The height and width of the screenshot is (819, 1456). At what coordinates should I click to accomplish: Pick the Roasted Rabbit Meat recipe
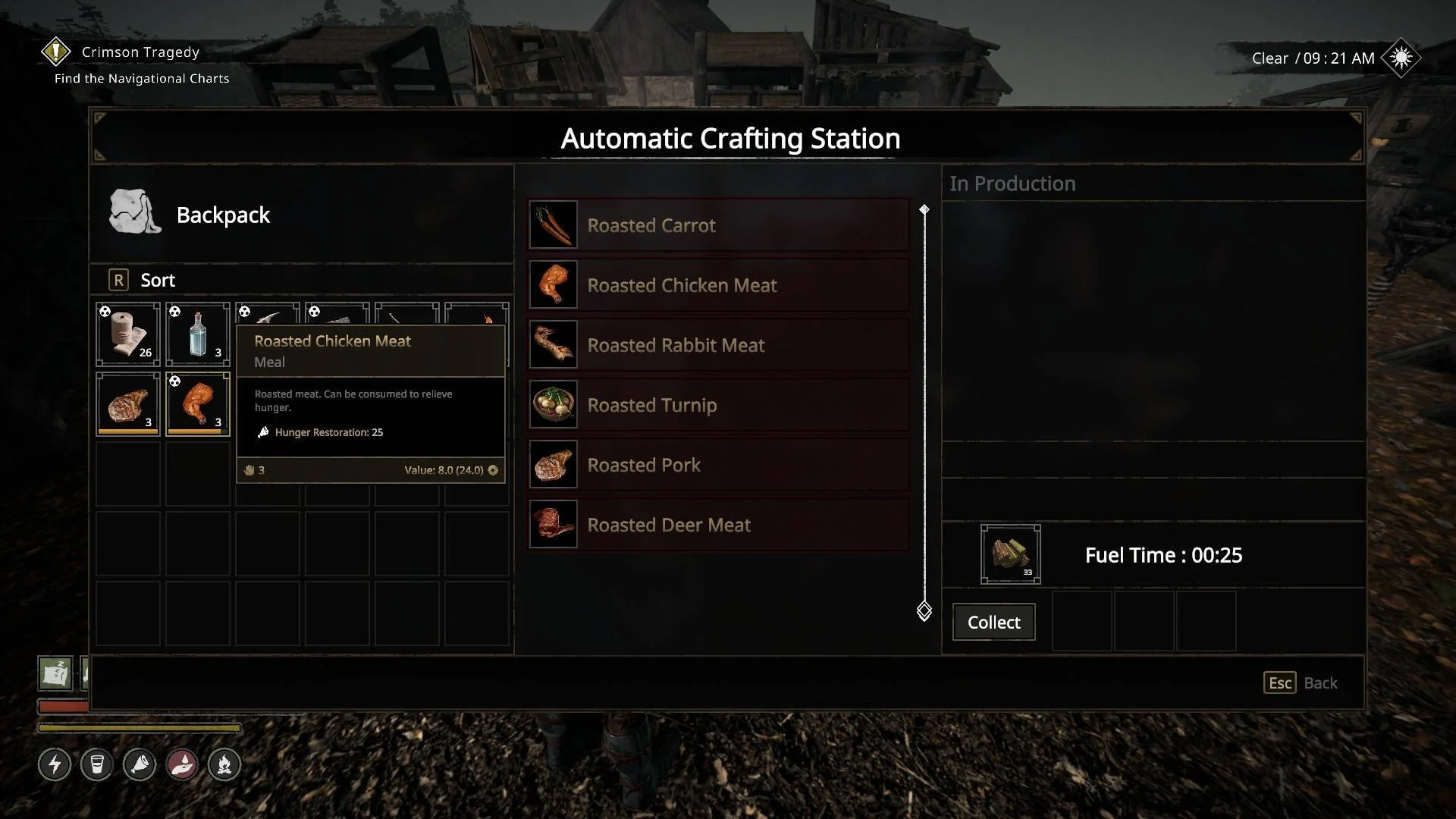pyautogui.click(x=718, y=345)
